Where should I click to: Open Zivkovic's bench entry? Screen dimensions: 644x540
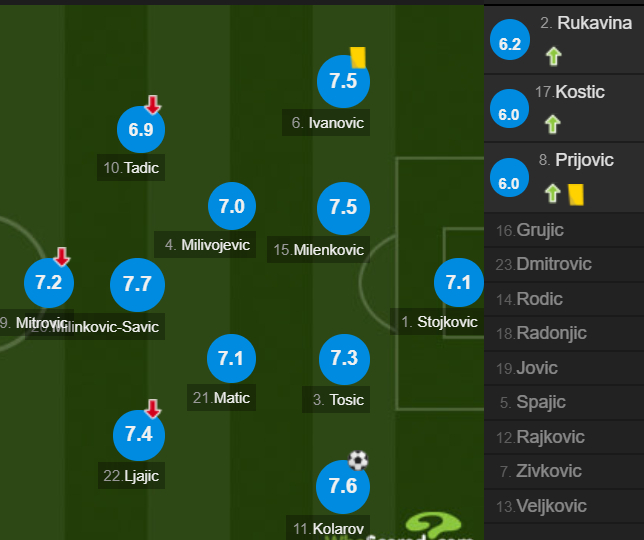[543, 471]
